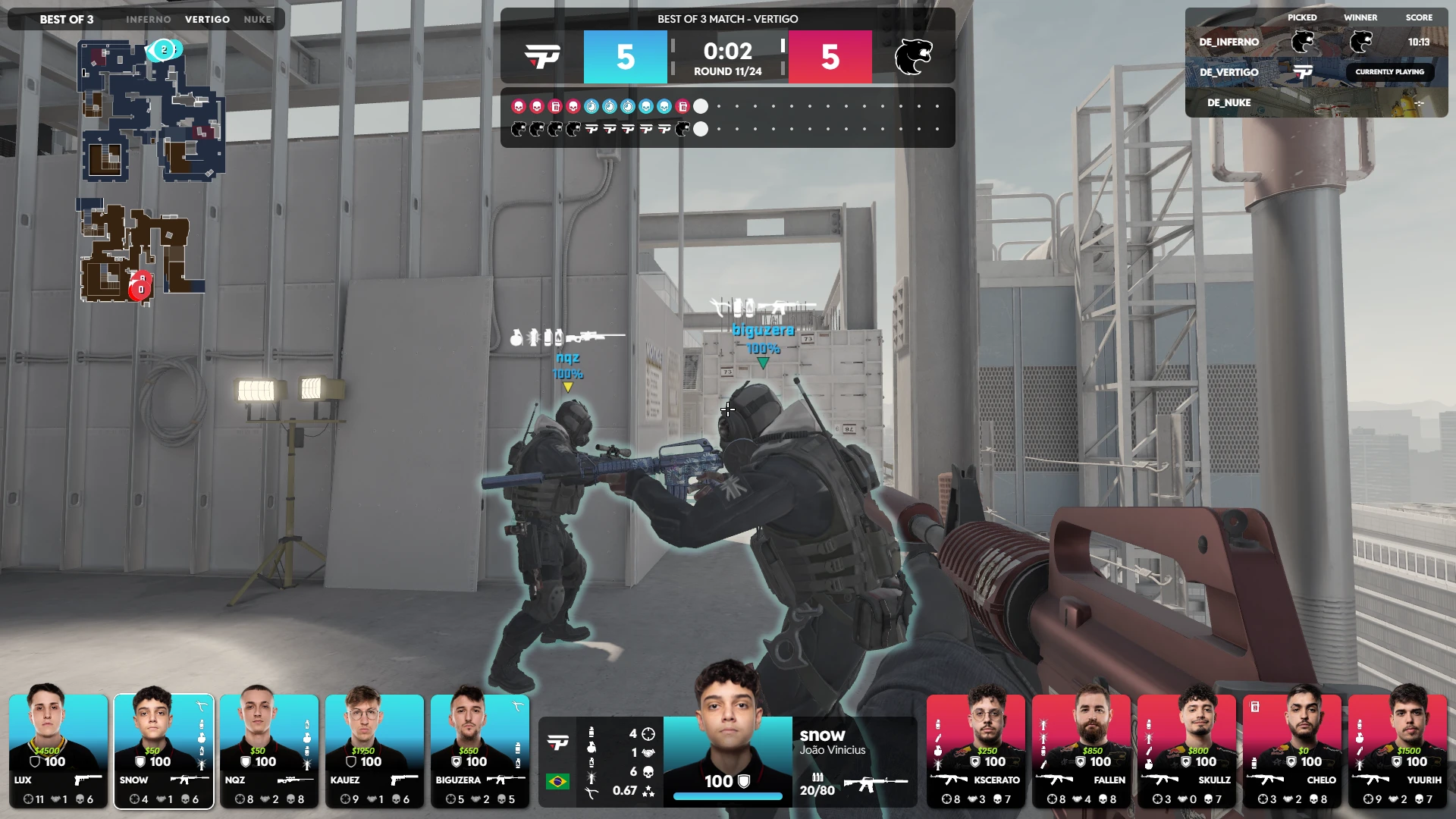Click the NUKE label in the series bar
Viewport: 1456px width, 819px height.
pos(257,19)
